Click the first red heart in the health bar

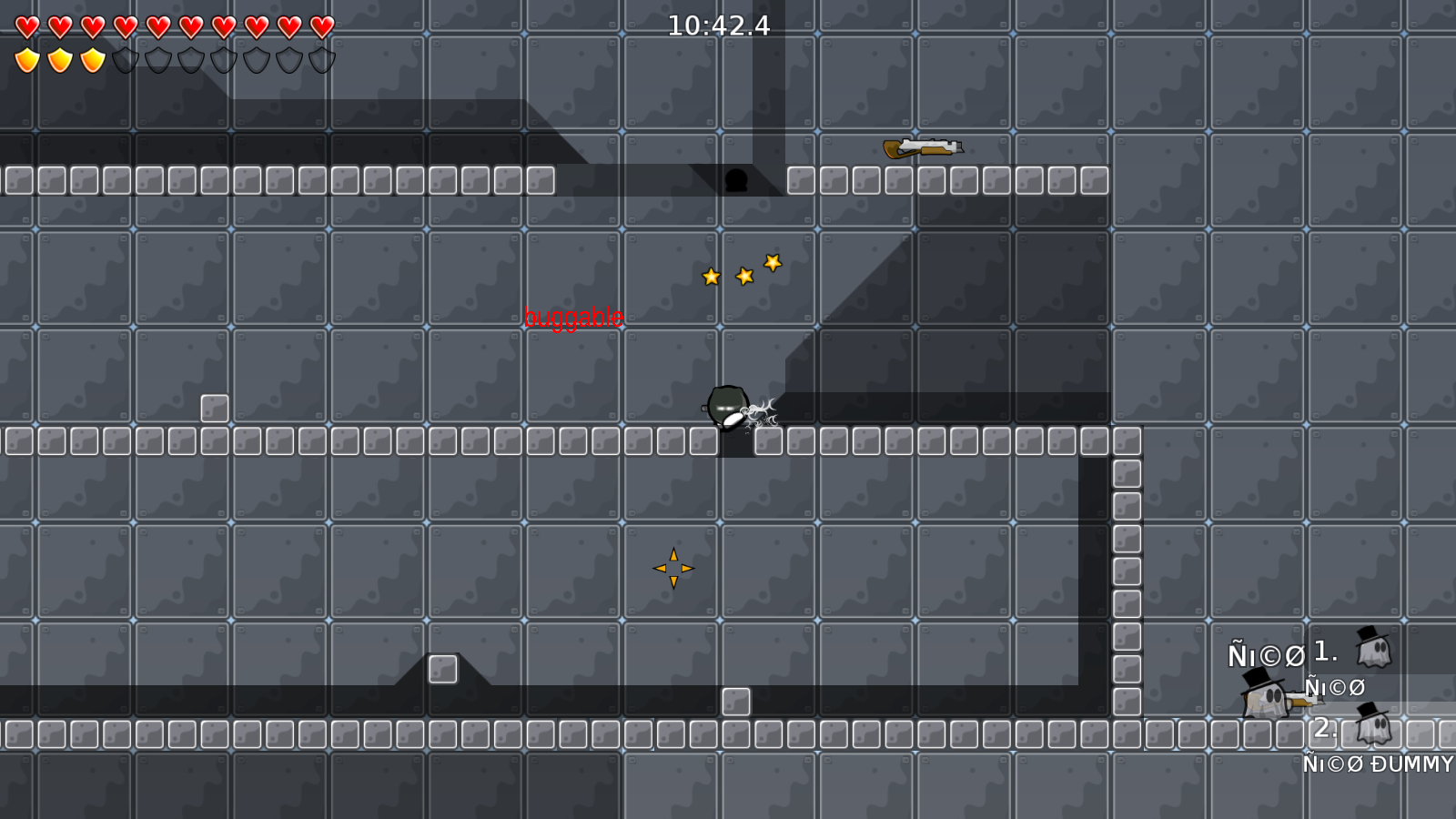click(27, 26)
